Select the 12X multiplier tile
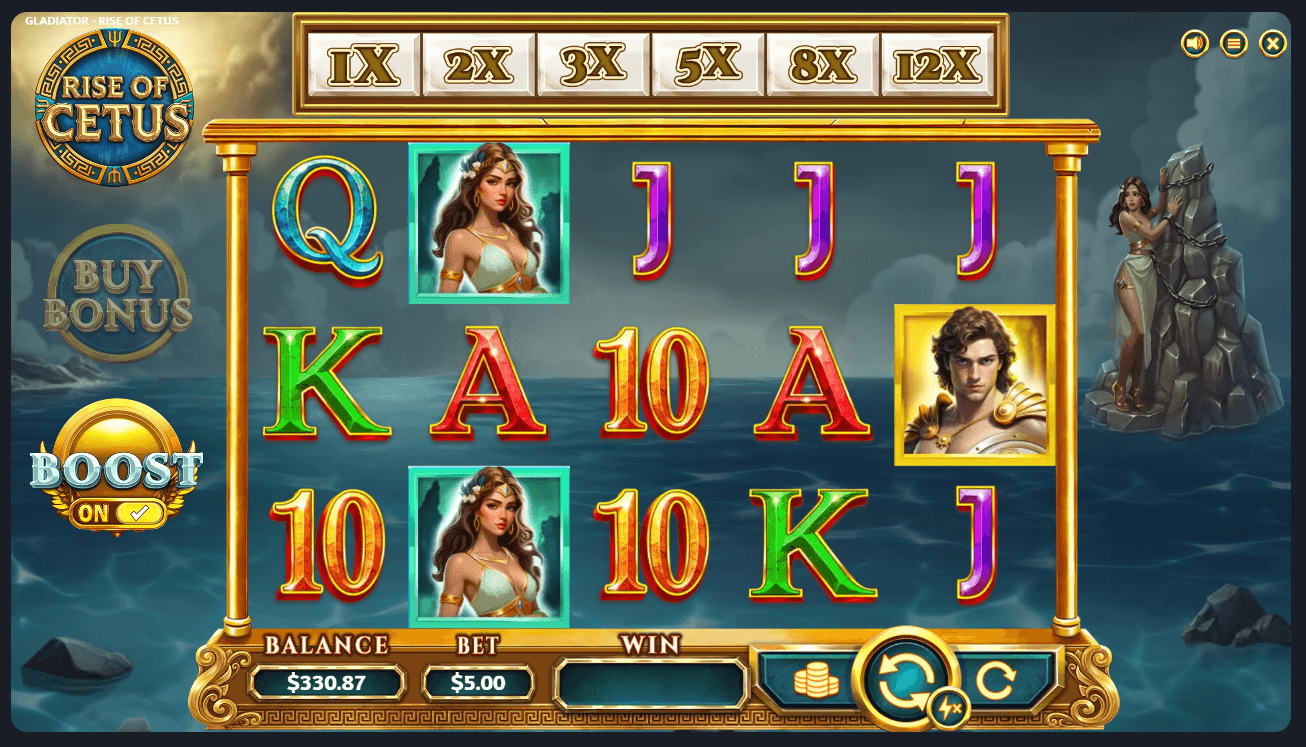 935,63
